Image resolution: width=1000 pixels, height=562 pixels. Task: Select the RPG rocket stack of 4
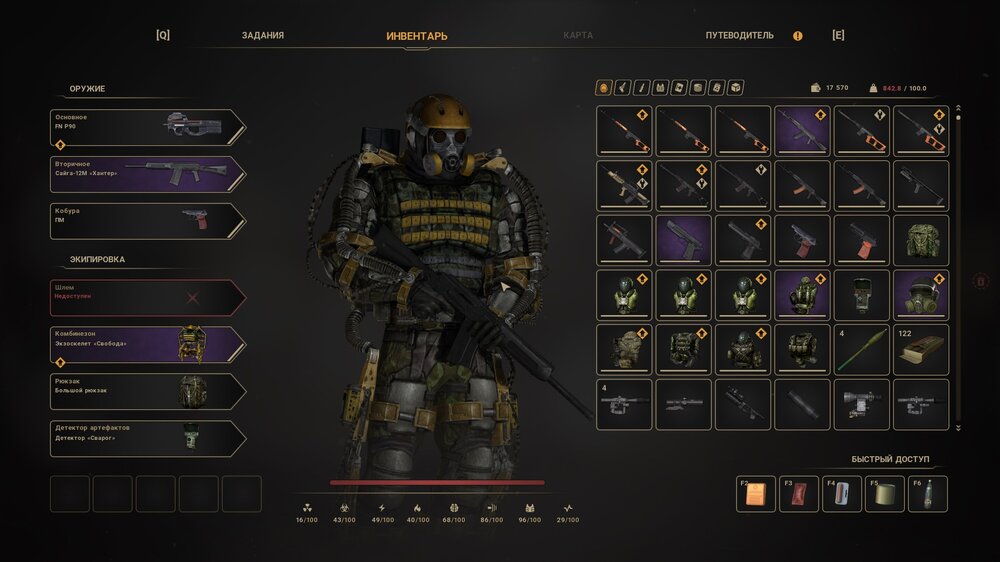862,350
